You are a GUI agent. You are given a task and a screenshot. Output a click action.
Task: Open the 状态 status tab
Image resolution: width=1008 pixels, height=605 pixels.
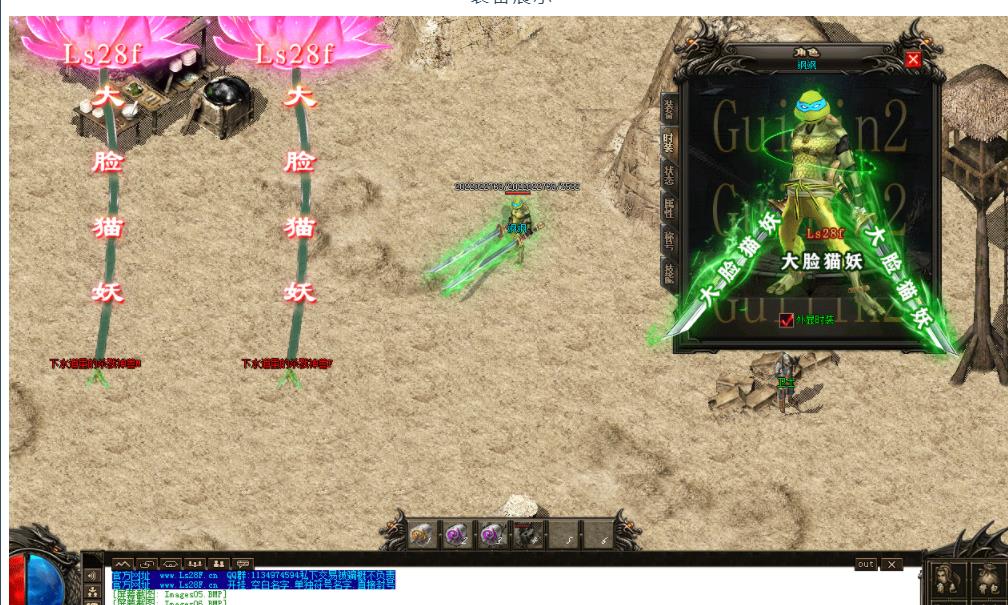[x=669, y=176]
